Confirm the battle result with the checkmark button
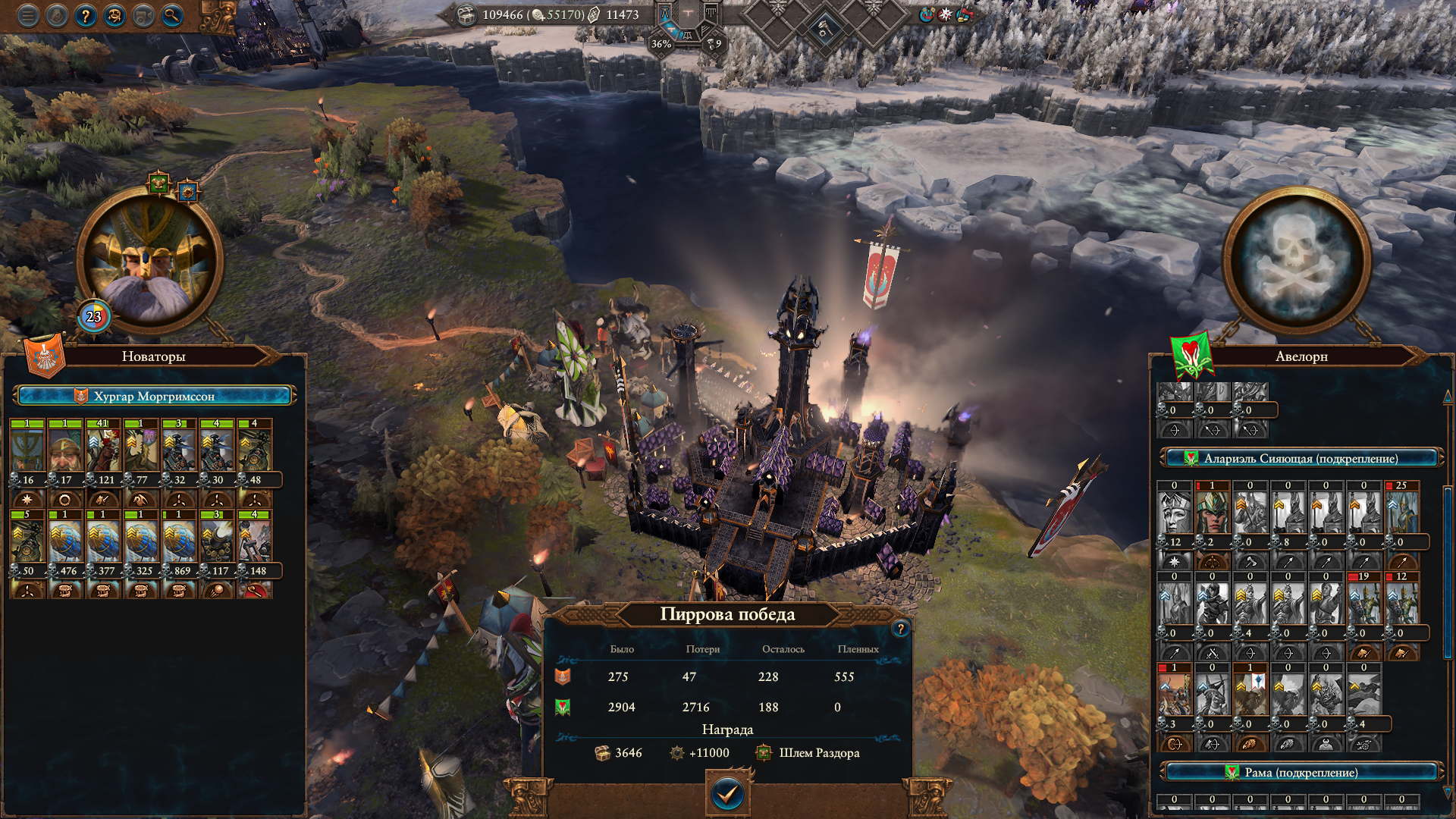The width and height of the screenshot is (1456, 819). click(x=727, y=794)
